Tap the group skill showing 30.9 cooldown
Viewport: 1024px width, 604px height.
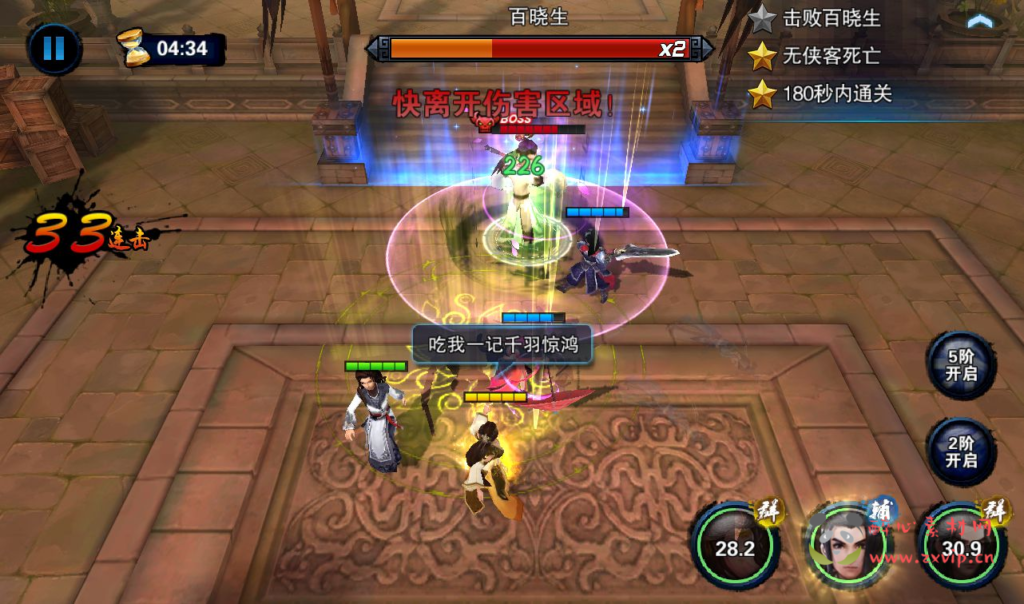961,545
